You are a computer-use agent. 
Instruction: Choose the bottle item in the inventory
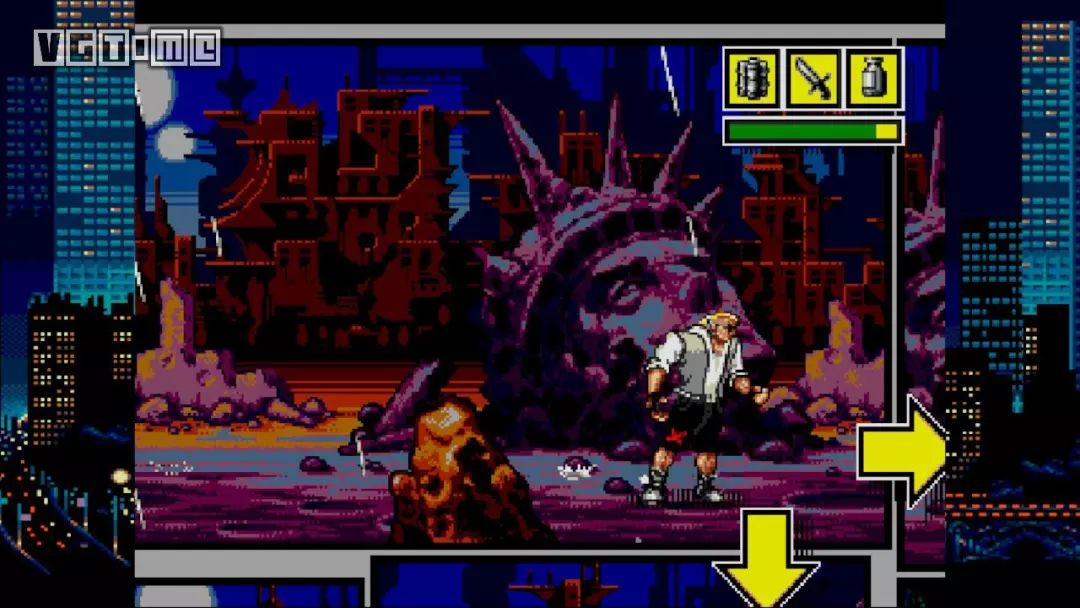point(873,79)
